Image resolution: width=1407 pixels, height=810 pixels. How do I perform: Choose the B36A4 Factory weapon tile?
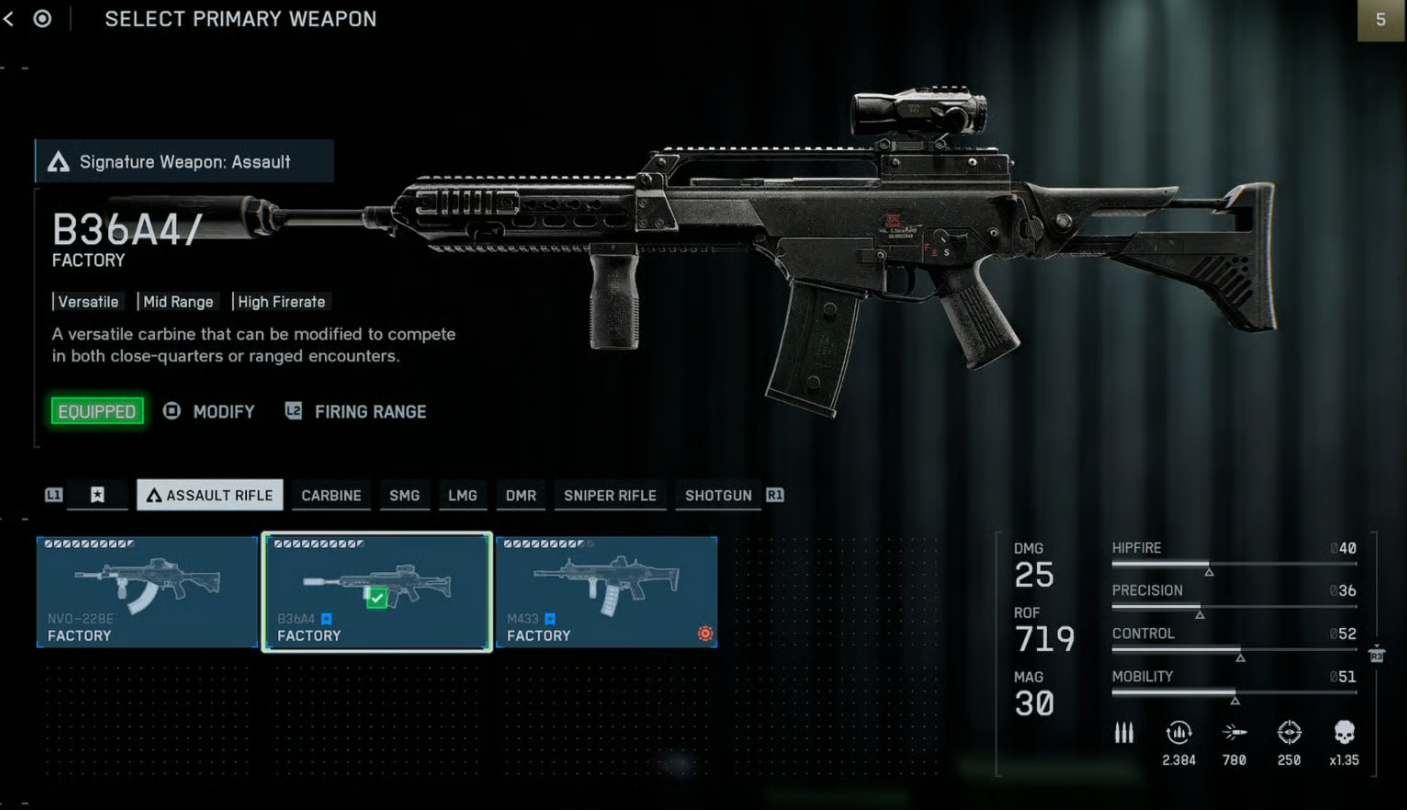377,592
